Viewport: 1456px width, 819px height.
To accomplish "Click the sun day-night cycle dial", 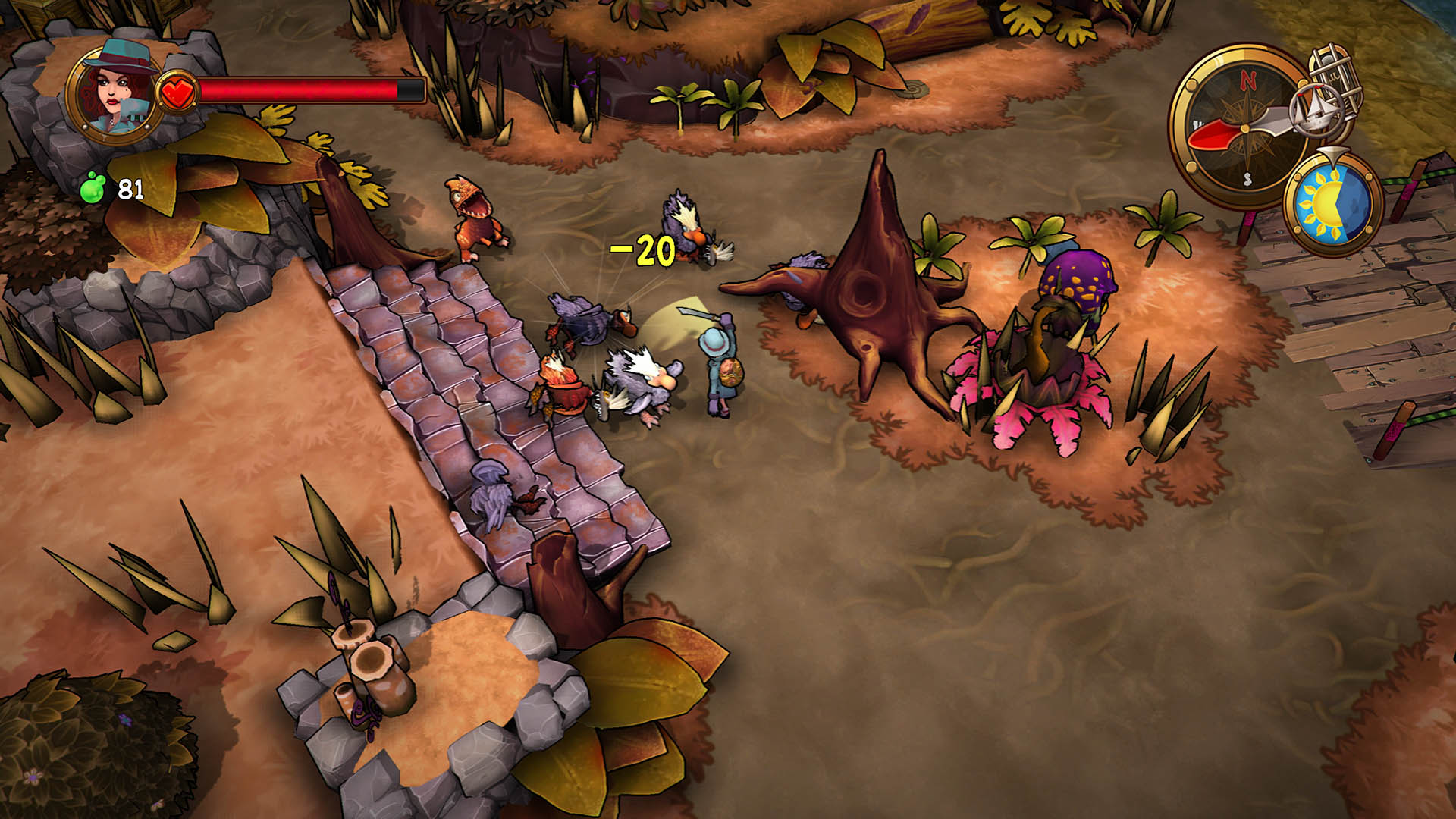I will tap(1334, 205).
